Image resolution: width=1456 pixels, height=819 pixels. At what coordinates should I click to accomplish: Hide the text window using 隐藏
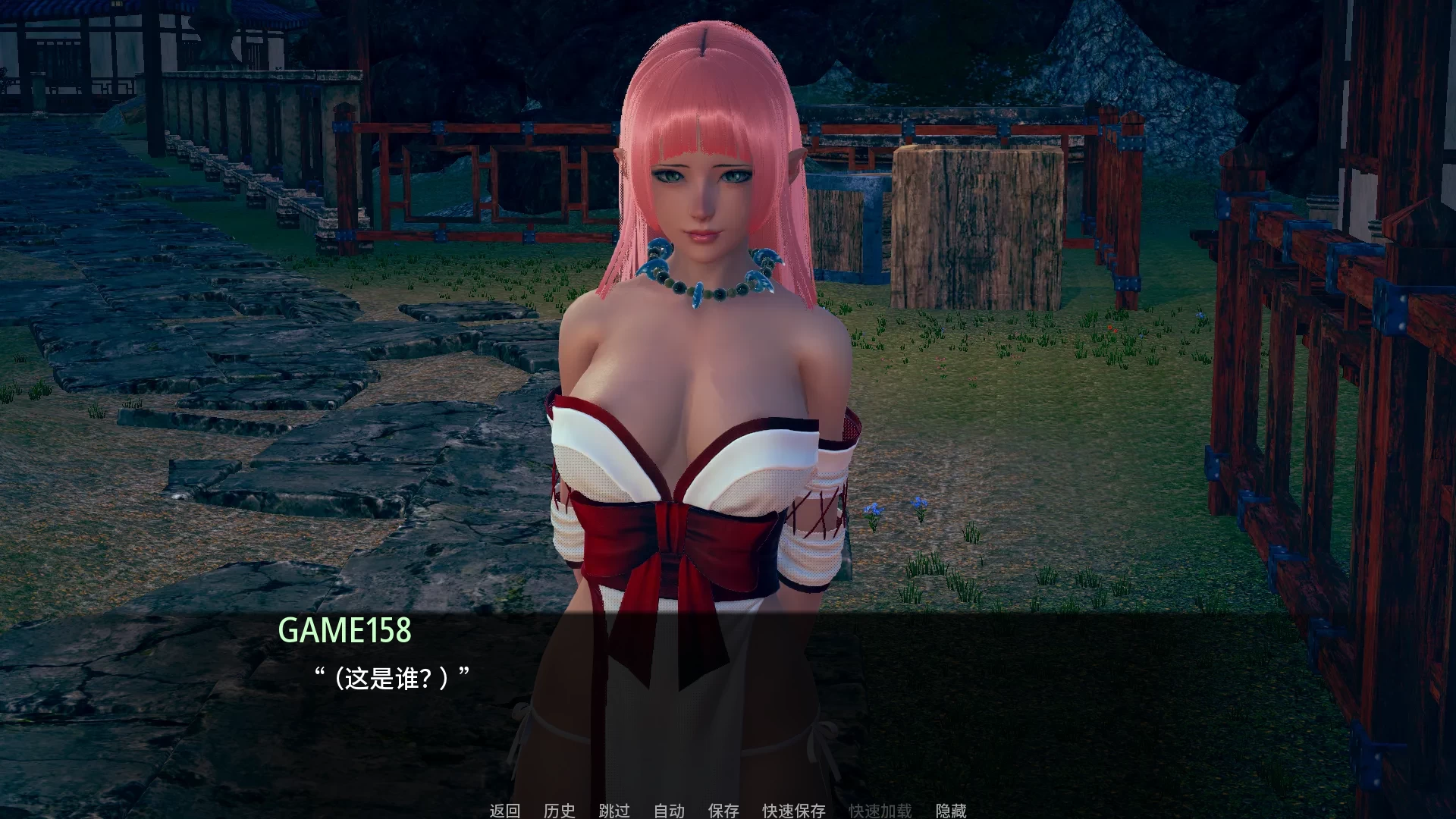950,810
